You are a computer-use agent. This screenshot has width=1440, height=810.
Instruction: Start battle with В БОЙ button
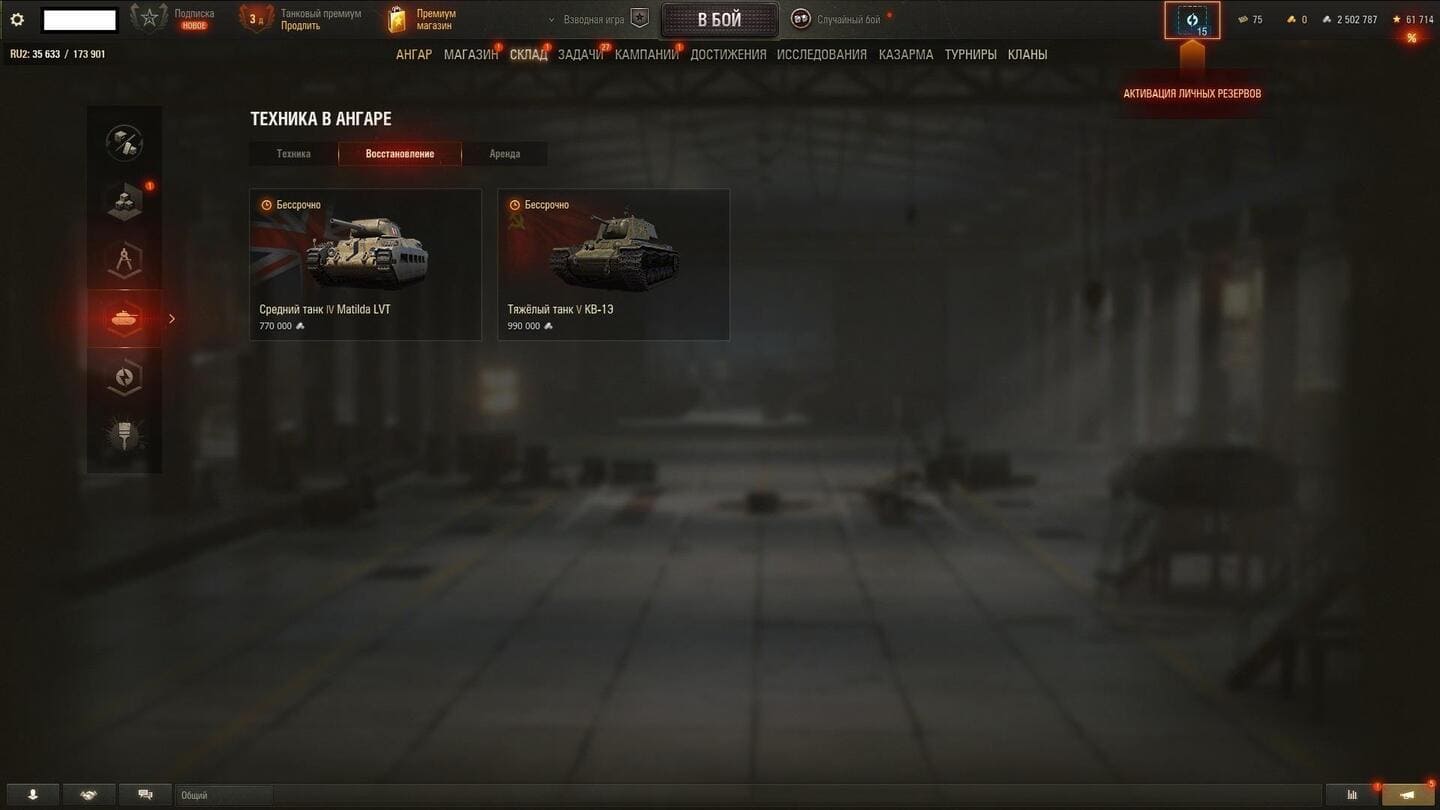[x=719, y=20]
